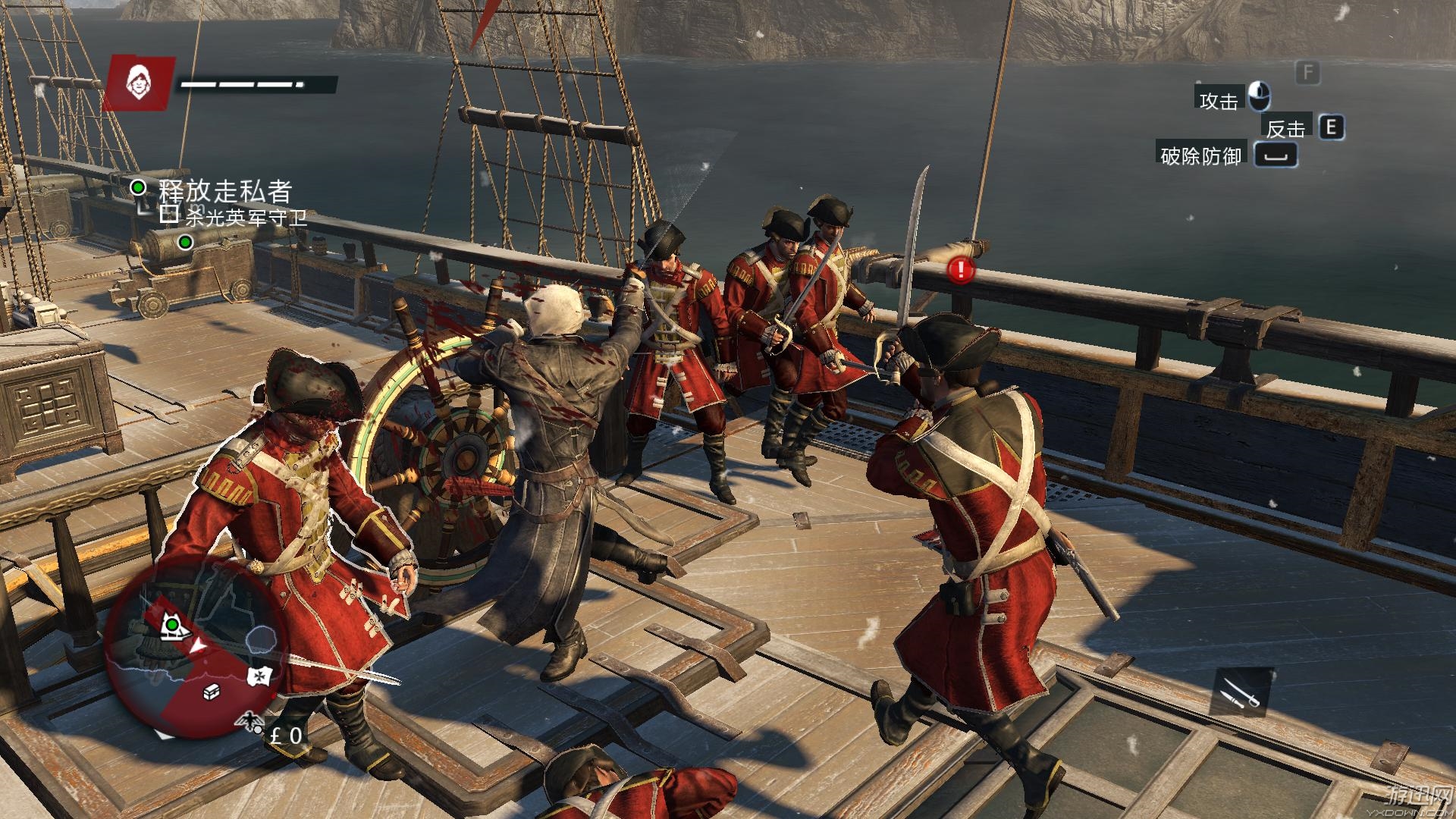Screen dimensions: 1456x819
Task: Select the flag marker on the minimap
Action: [x=260, y=676]
